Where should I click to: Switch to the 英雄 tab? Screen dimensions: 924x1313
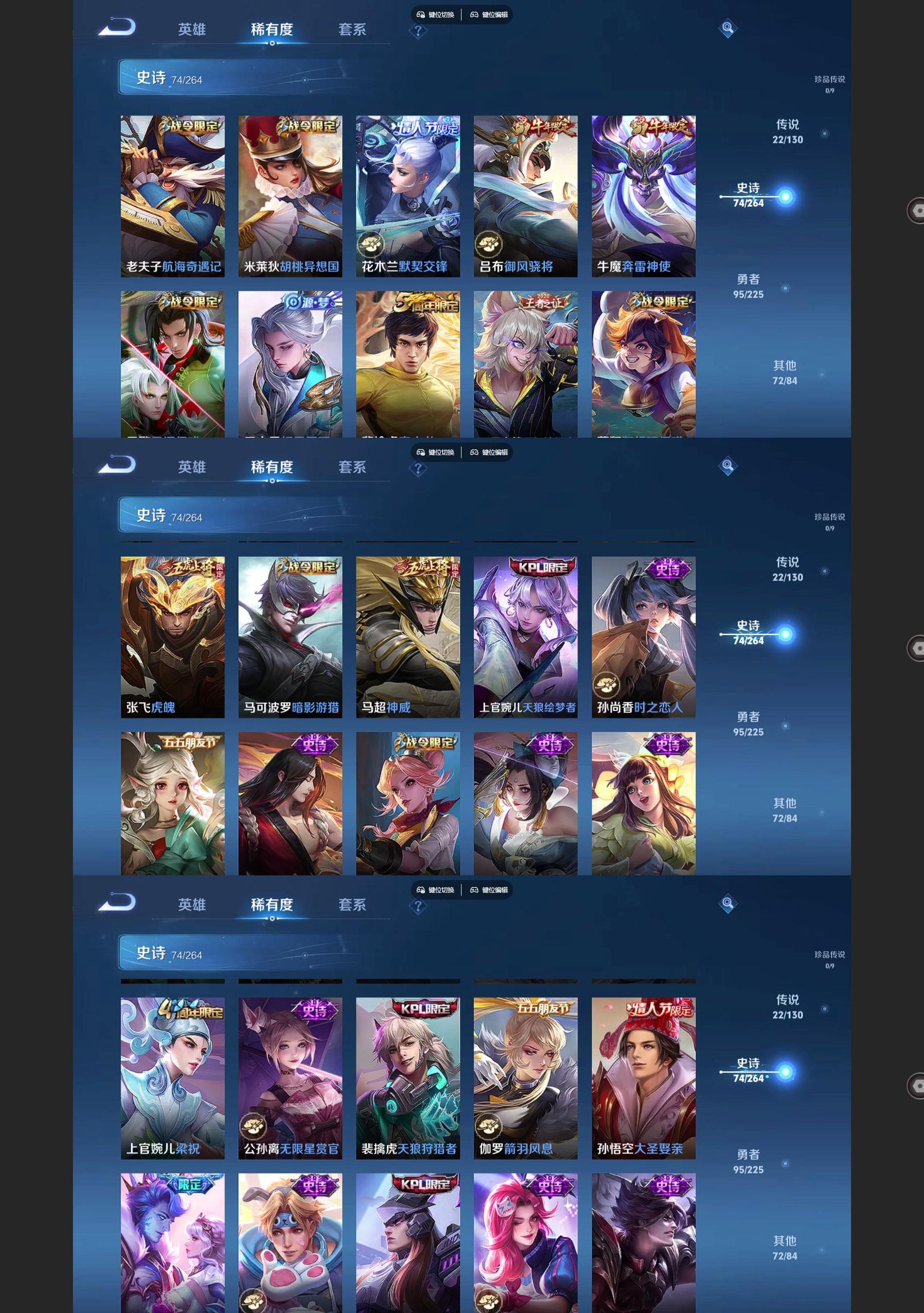coord(193,29)
